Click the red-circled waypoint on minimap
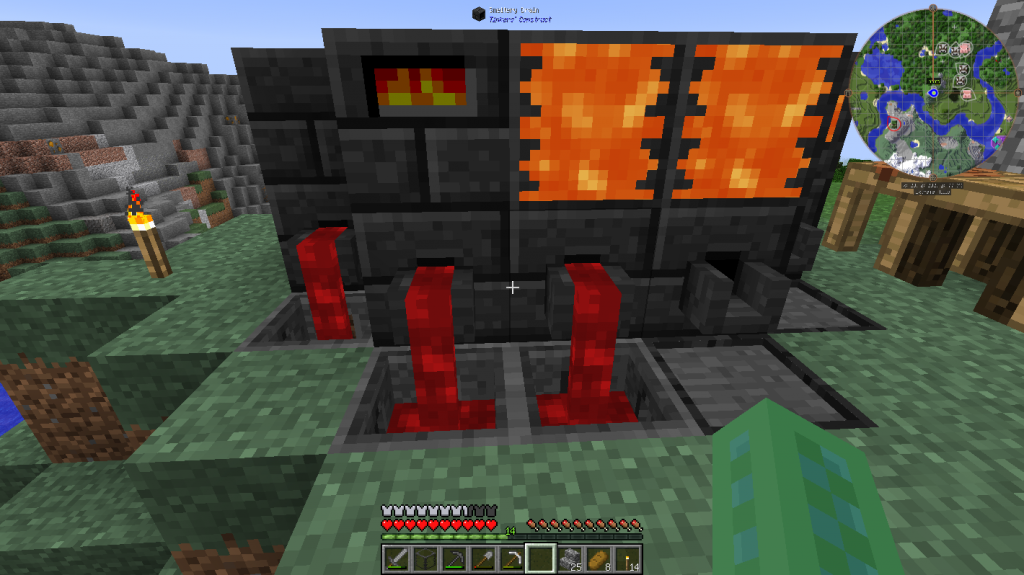1024x575 pixels. (892, 122)
